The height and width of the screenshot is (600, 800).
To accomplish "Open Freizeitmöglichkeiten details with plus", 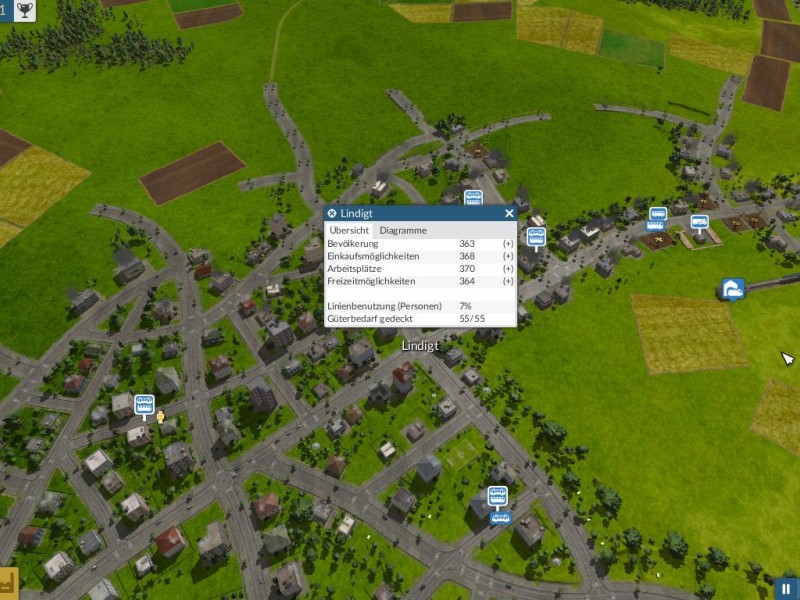I will pos(508,282).
